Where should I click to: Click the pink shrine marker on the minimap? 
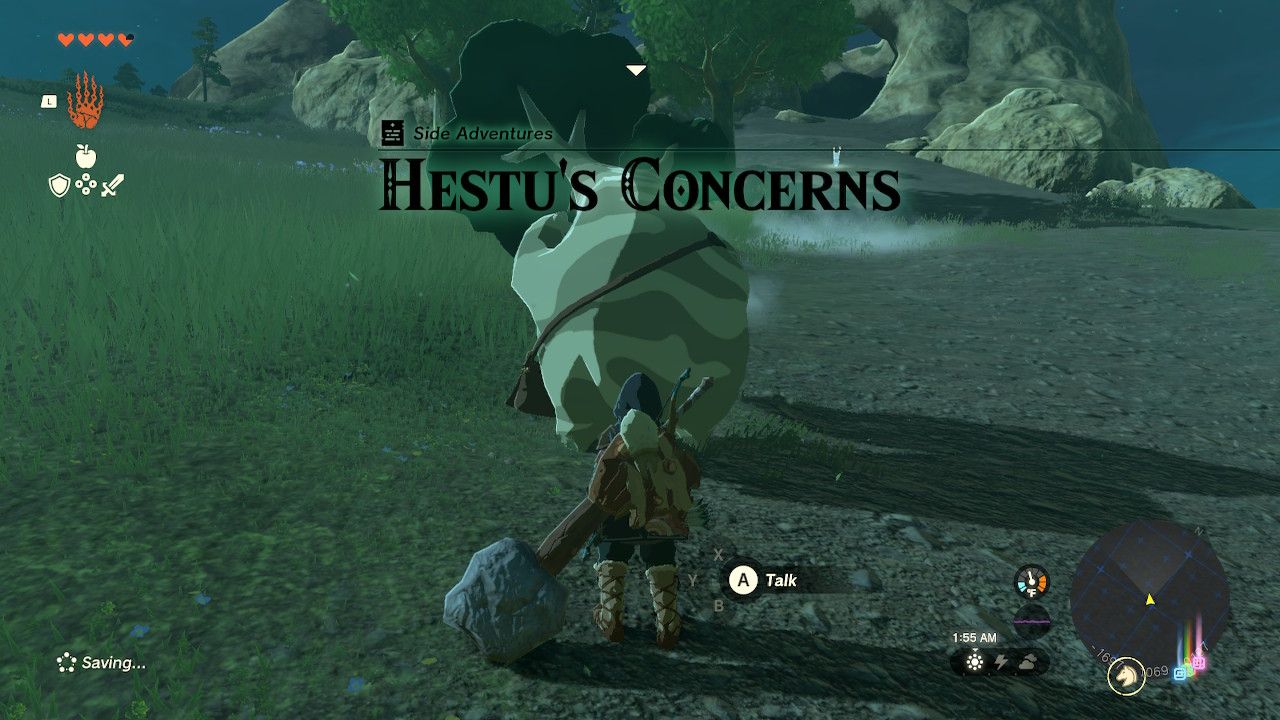(1200, 662)
